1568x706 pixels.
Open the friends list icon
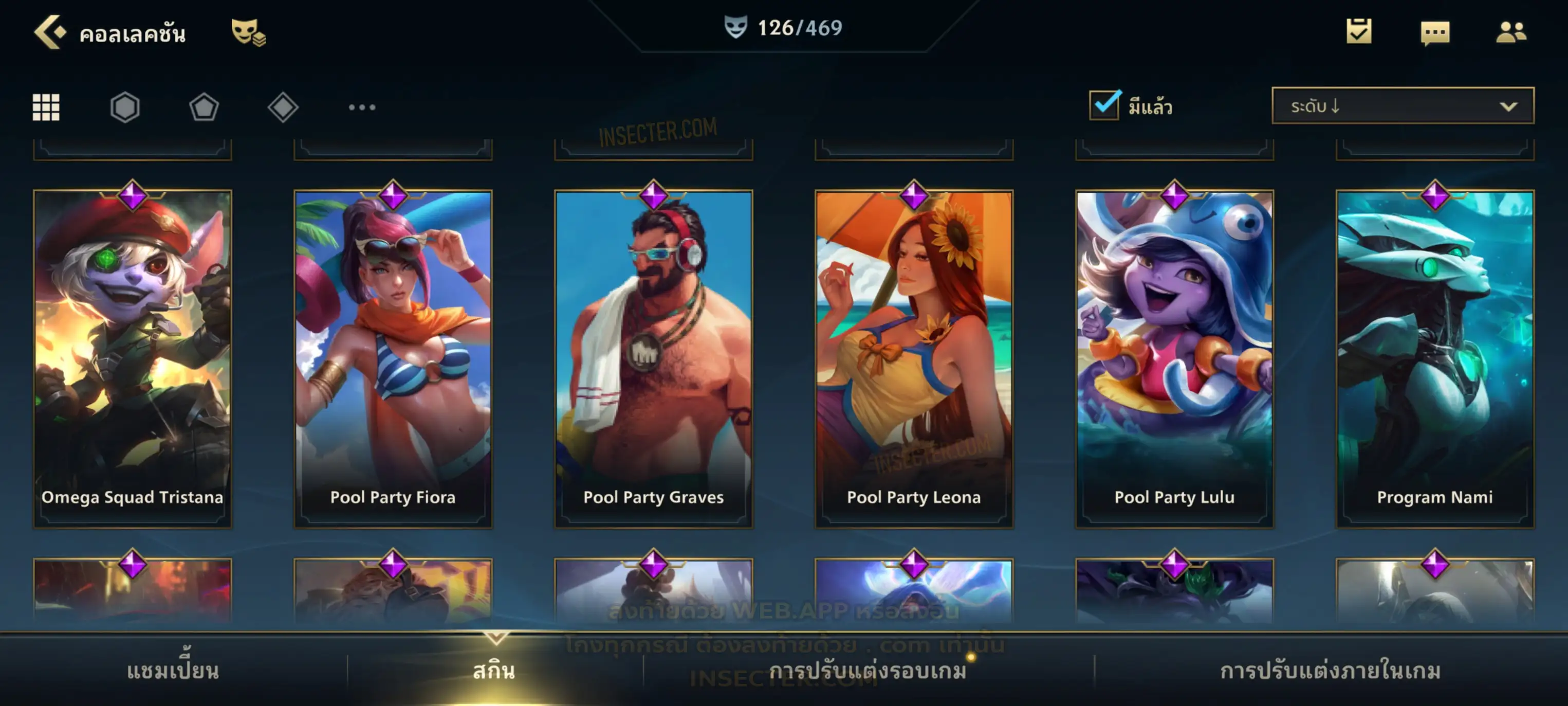(x=1511, y=32)
